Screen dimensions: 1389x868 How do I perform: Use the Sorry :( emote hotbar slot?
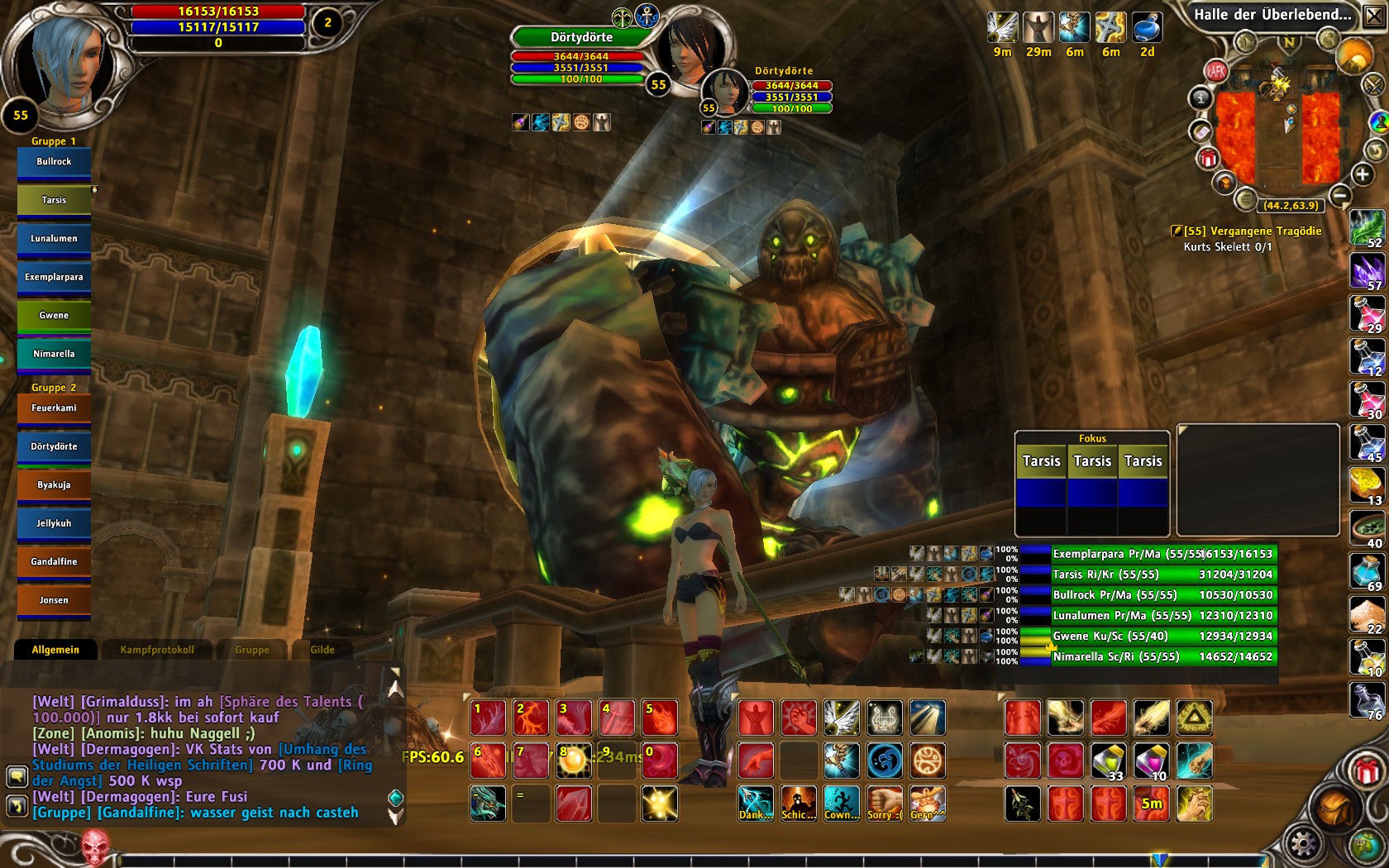tap(885, 804)
